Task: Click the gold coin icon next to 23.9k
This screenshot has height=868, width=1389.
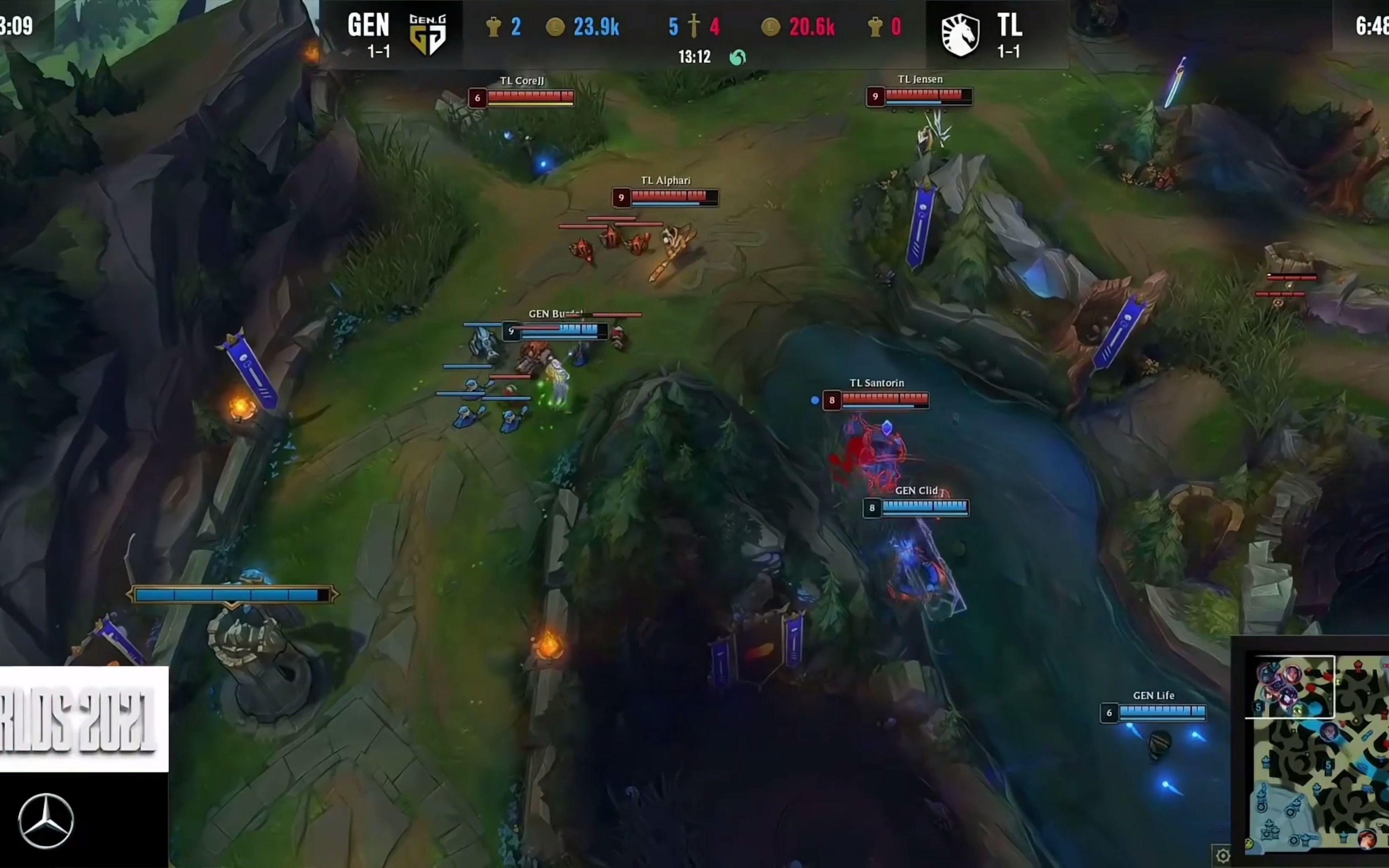Action: [556, 27]
